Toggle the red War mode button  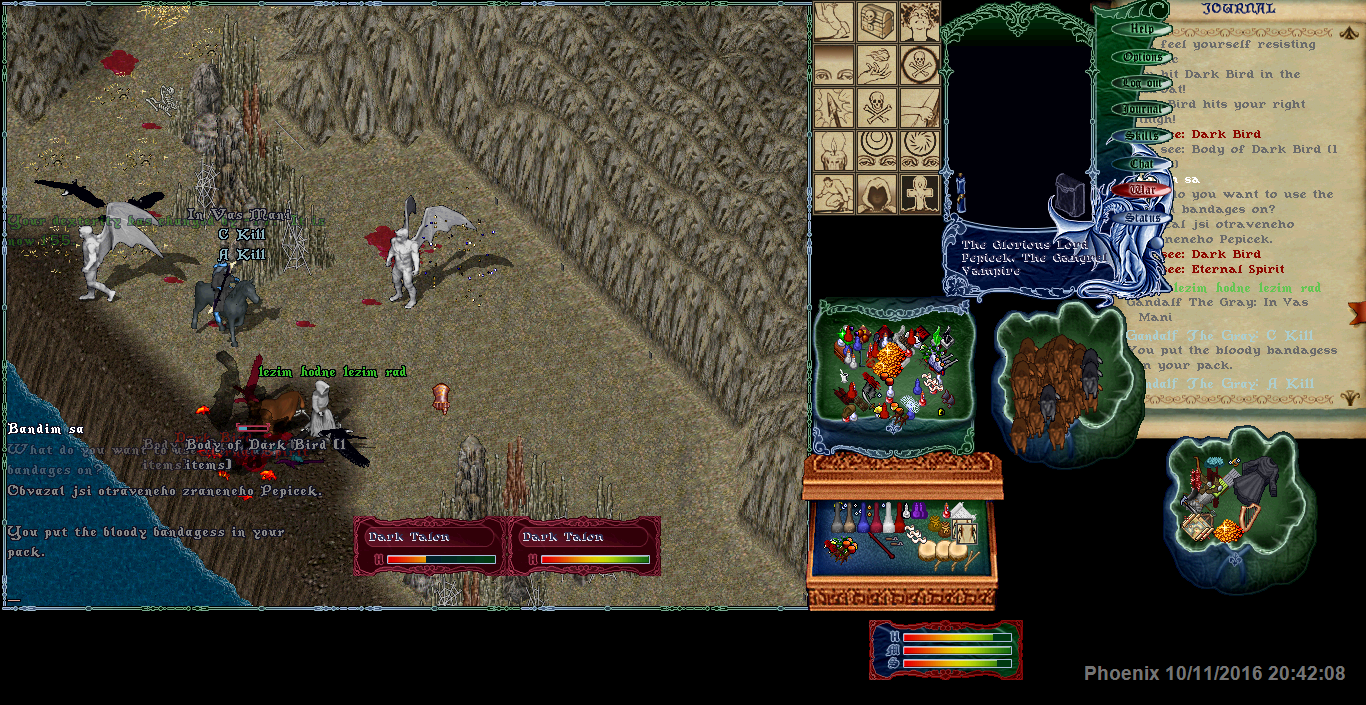coord(1141,189)
